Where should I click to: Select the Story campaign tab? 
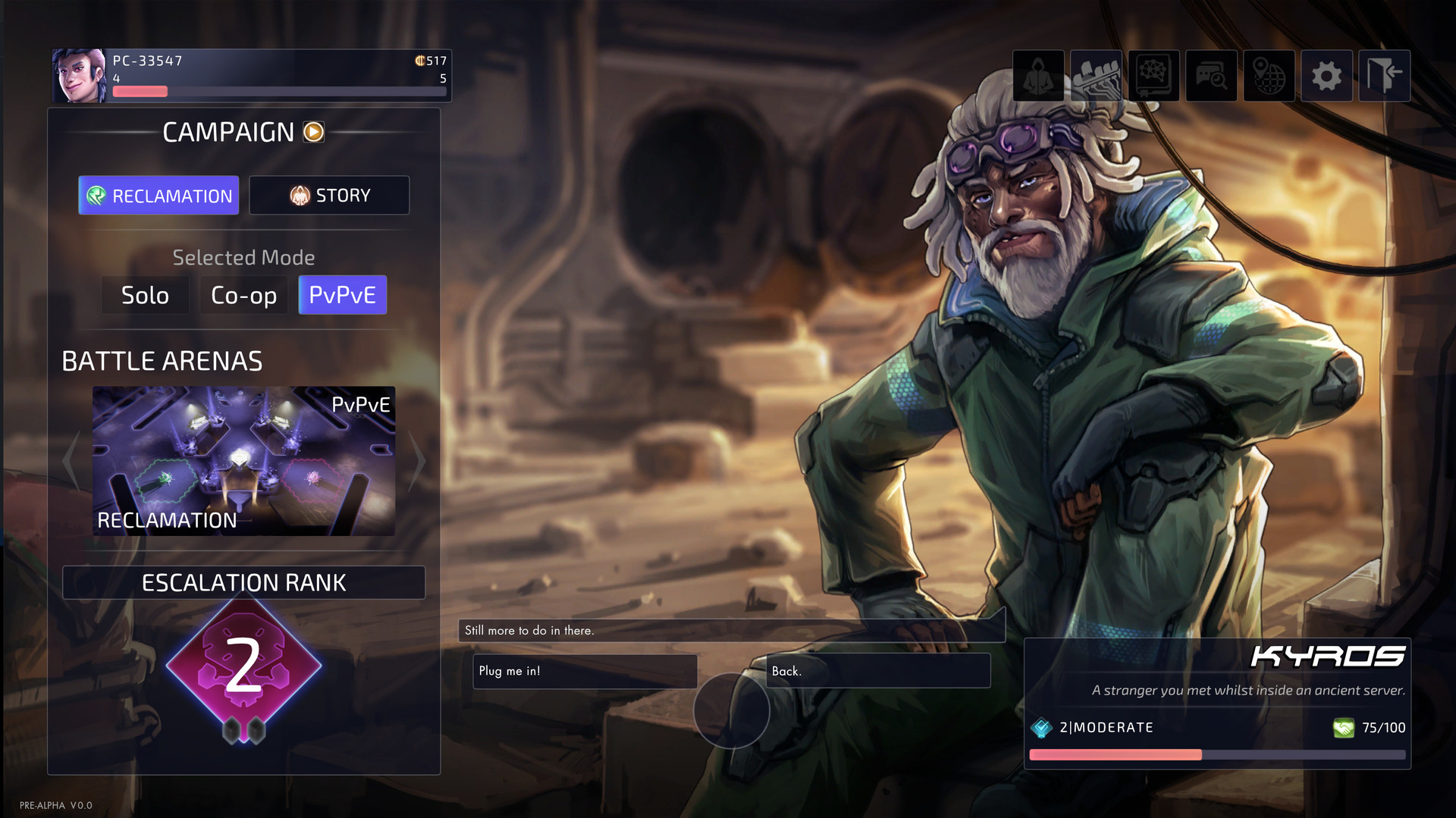(329, 196)
